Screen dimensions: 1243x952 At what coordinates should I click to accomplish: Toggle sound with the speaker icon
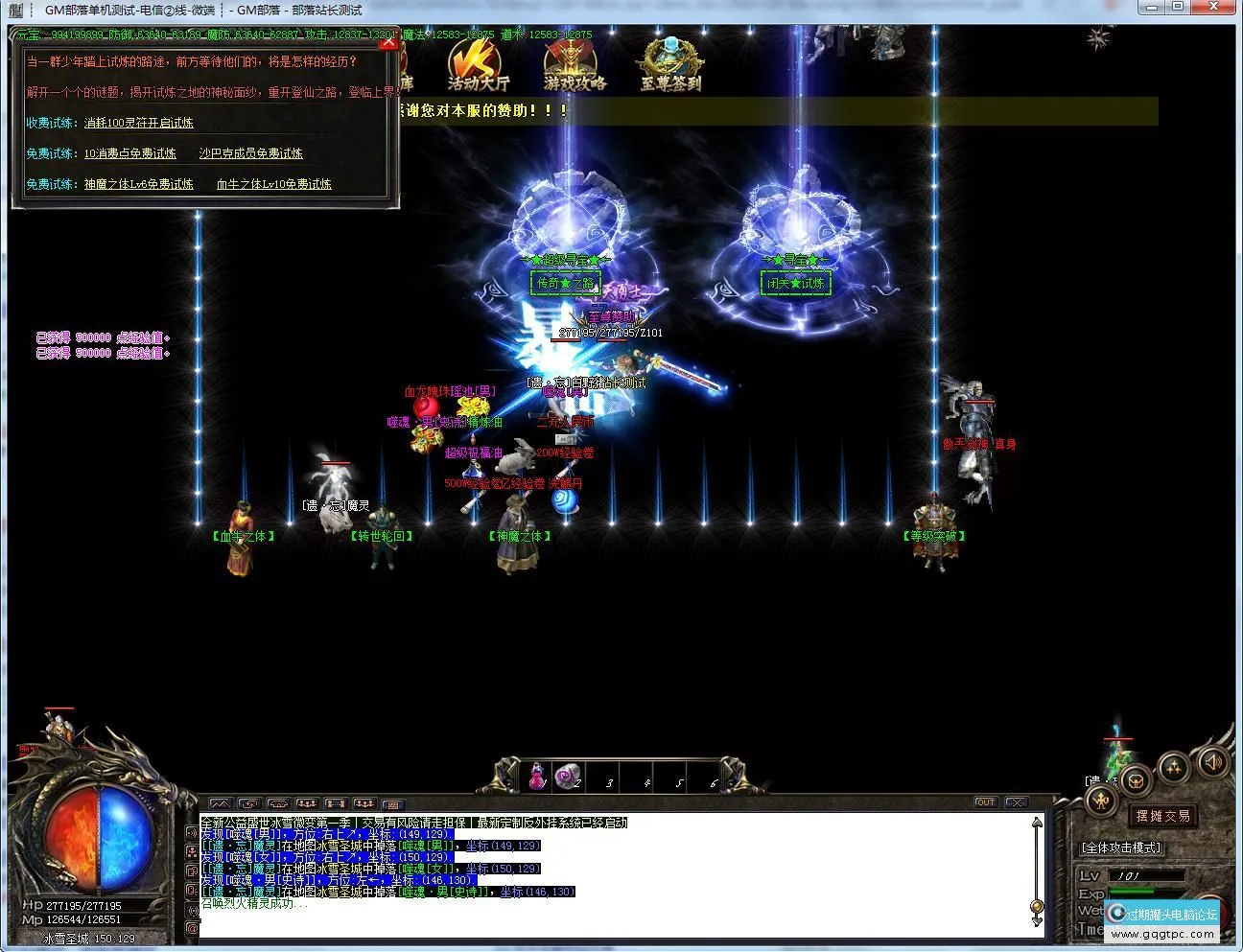1212,761
